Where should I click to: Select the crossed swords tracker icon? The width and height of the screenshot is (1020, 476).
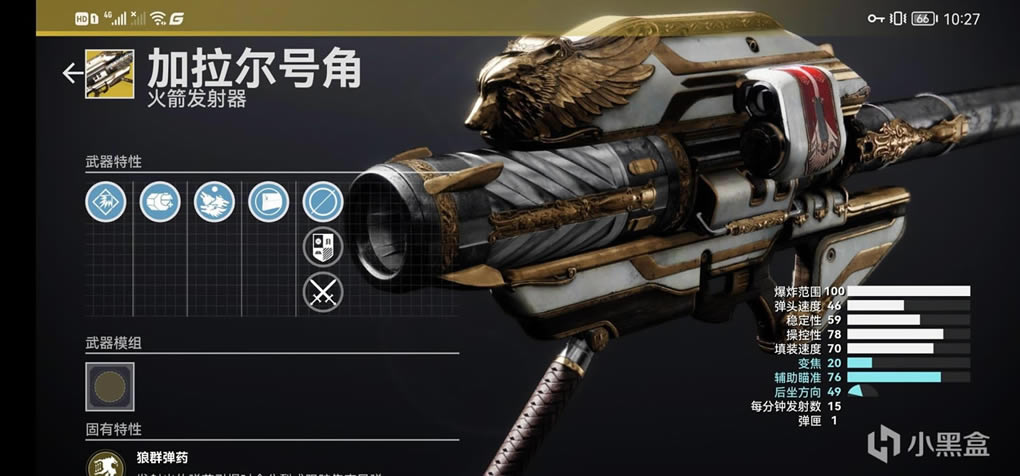323,293
